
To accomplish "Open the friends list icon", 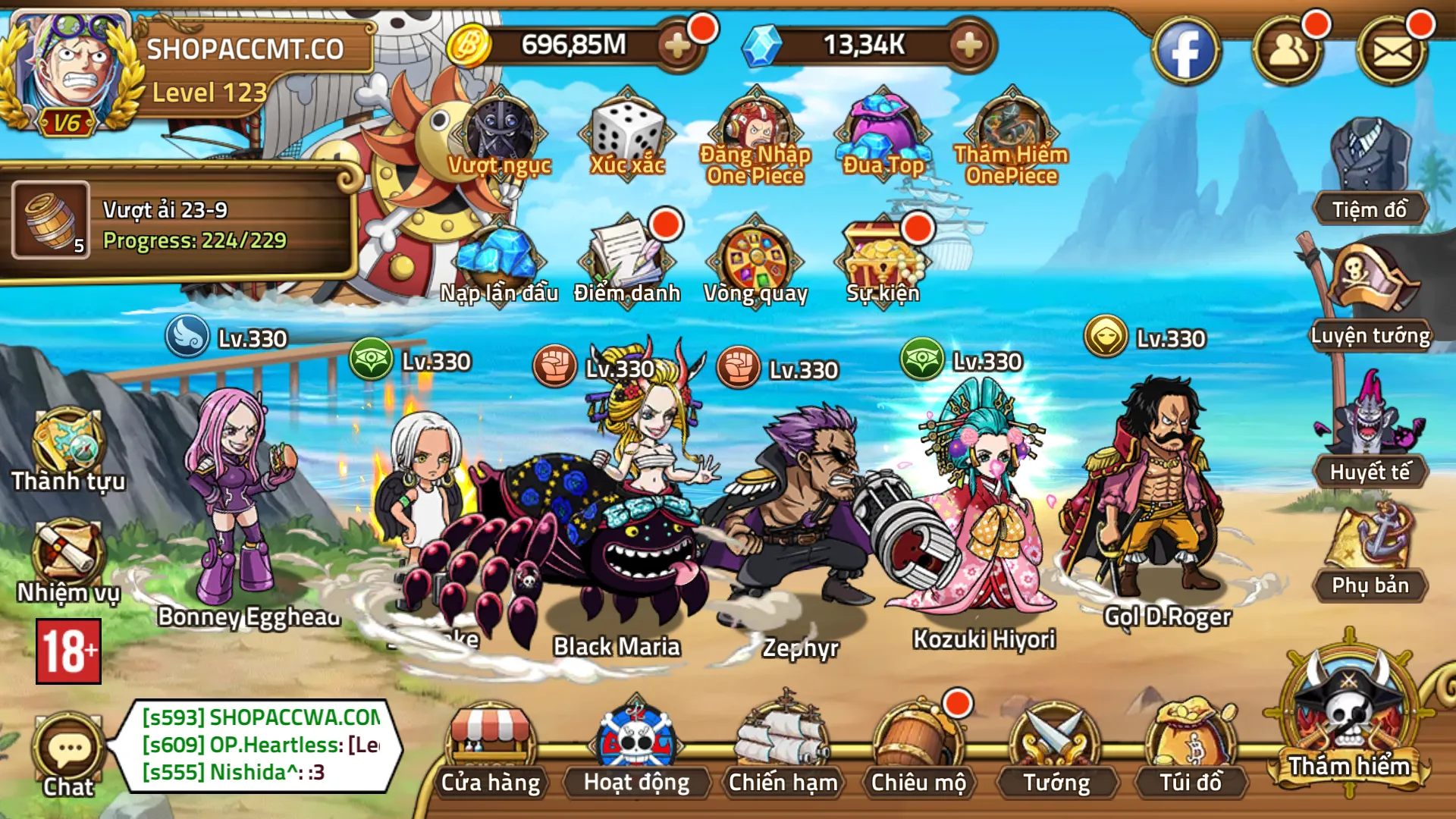I will [1288, 52].
